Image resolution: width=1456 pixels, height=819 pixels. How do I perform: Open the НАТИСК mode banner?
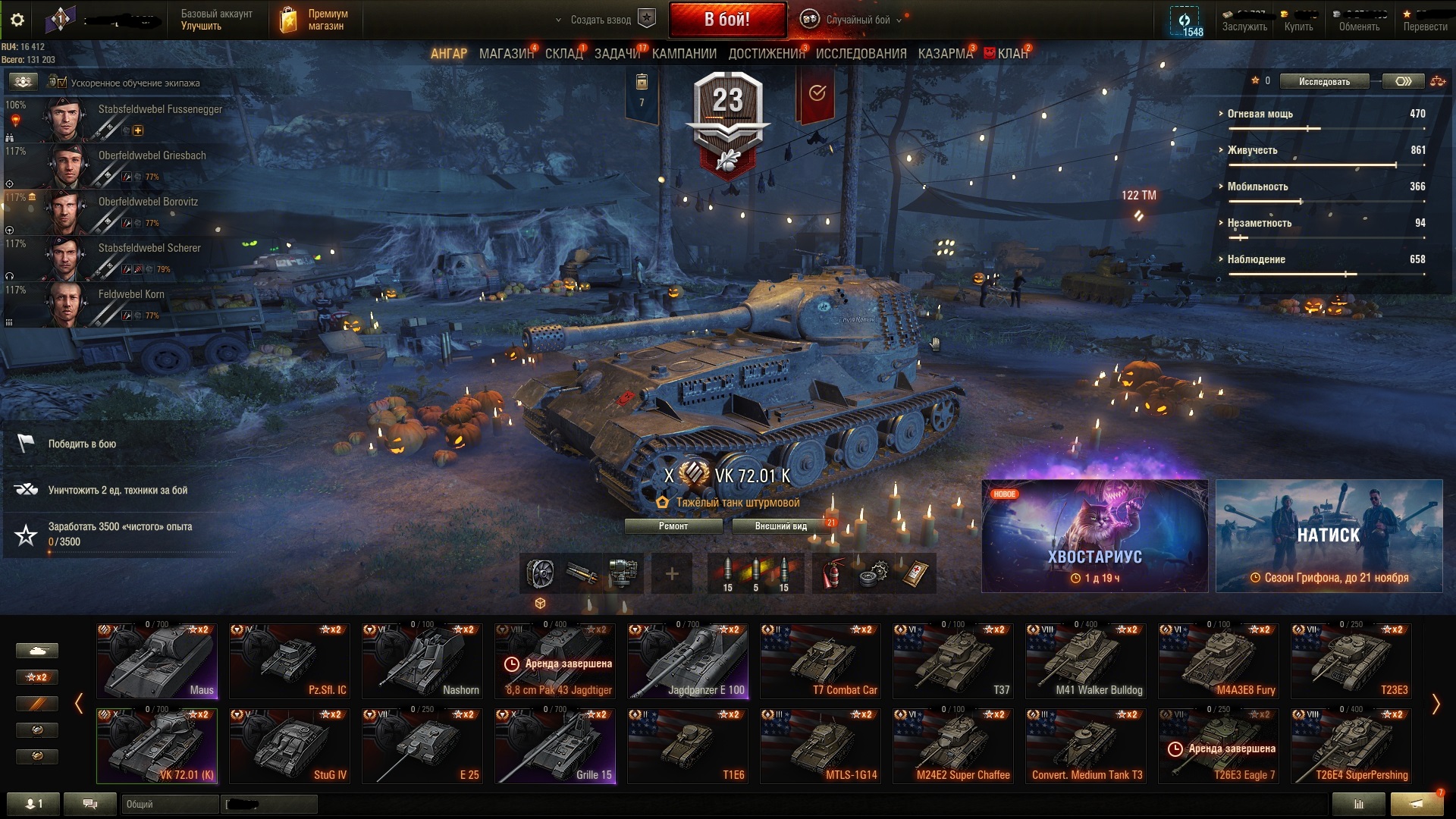pyautogui.click(x=1329, y=536)
